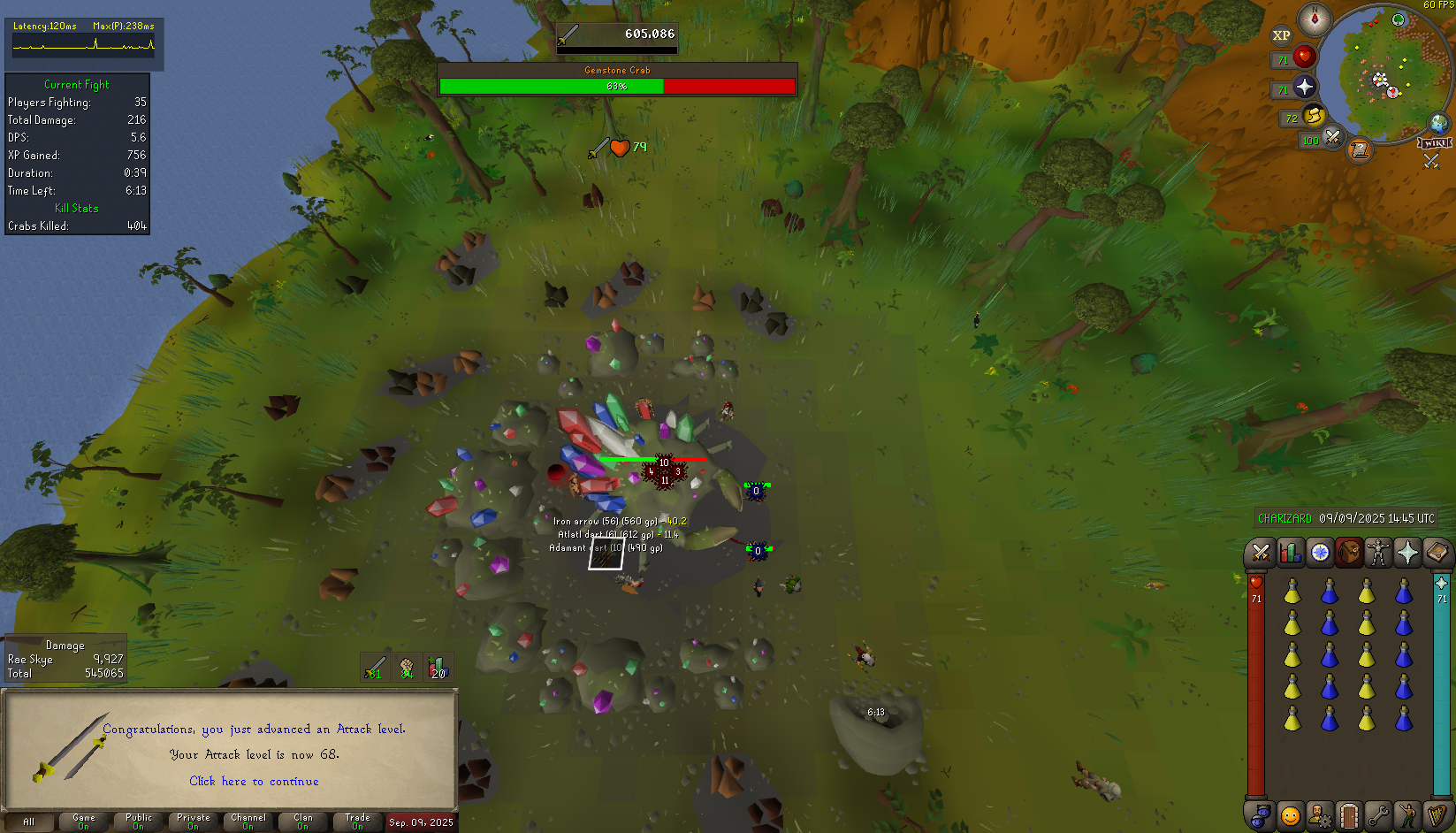
Task: Switch to the Prayer tab
Action: click(1407, 553)
